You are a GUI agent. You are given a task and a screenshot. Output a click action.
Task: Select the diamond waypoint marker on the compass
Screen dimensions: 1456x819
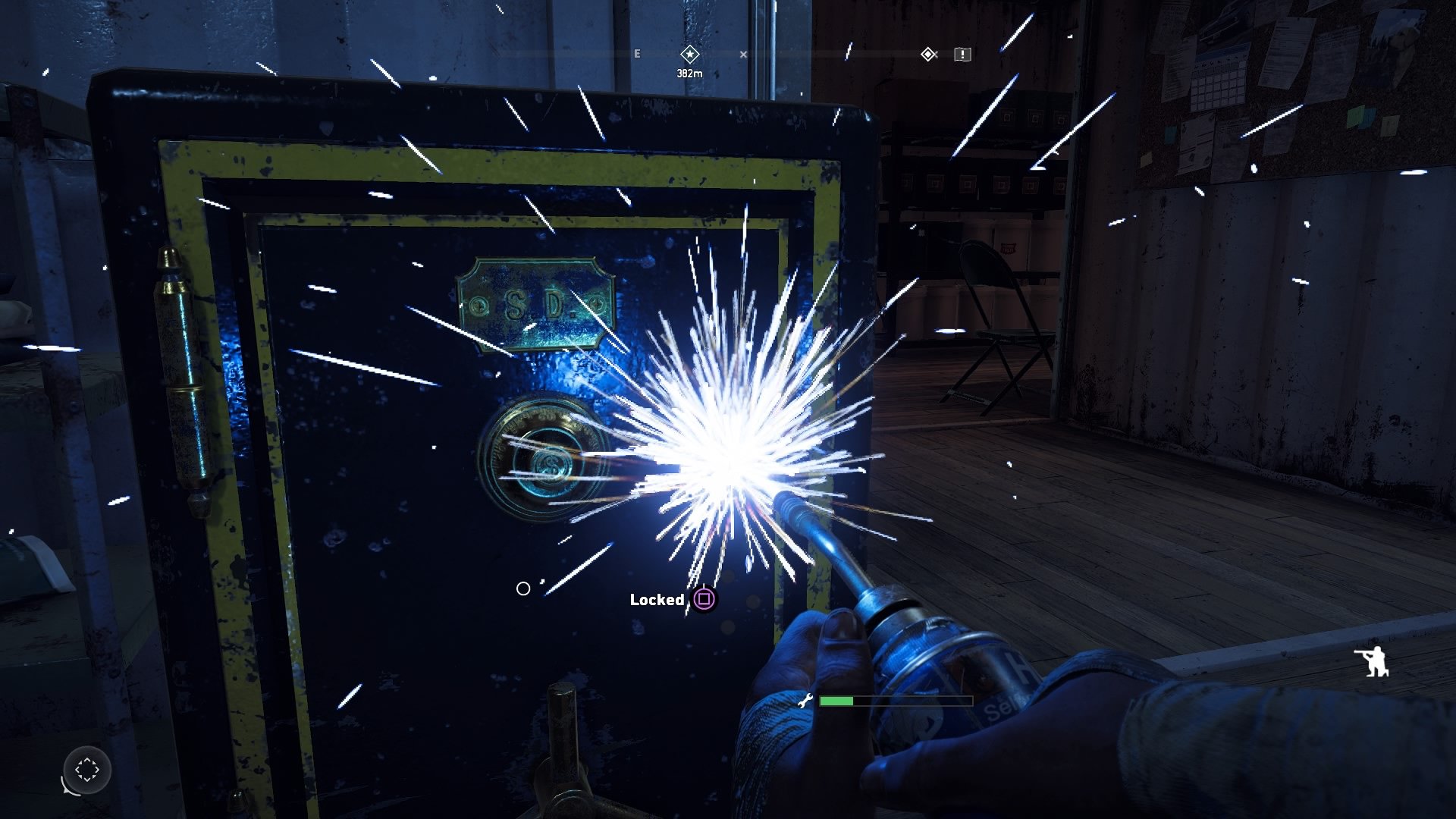(927, 54)
